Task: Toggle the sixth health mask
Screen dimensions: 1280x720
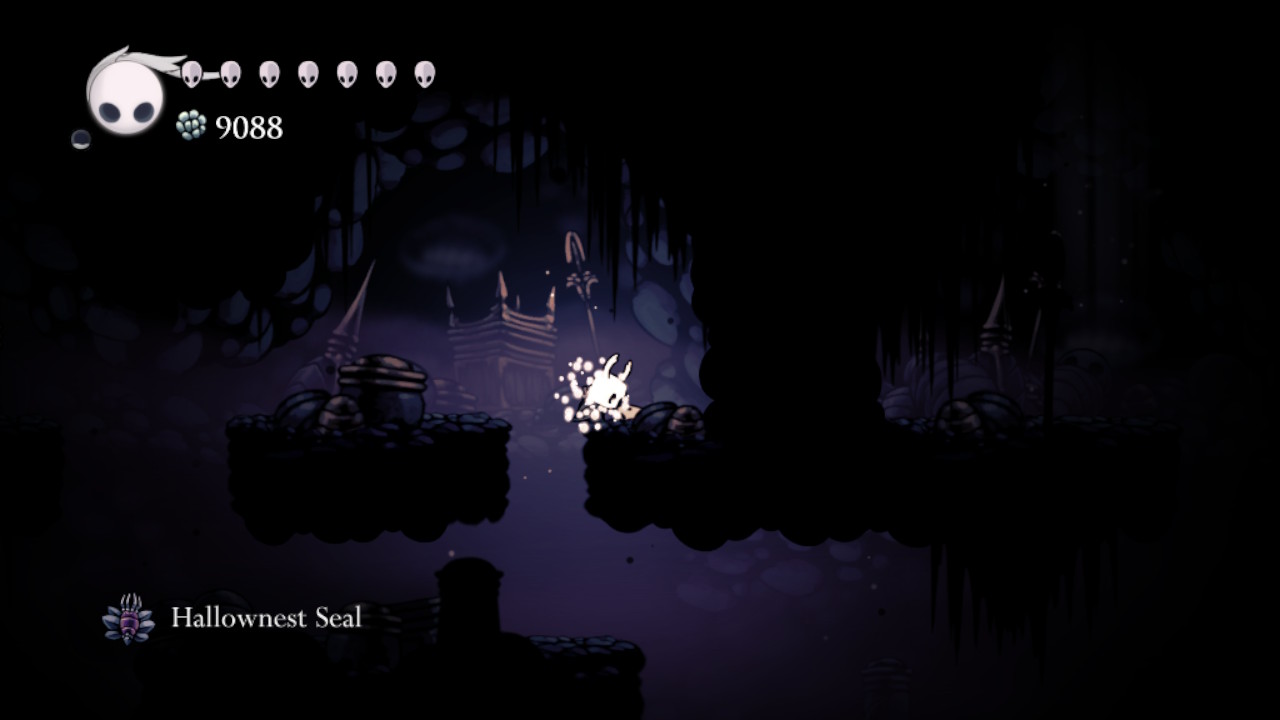Action: point(387,72)
